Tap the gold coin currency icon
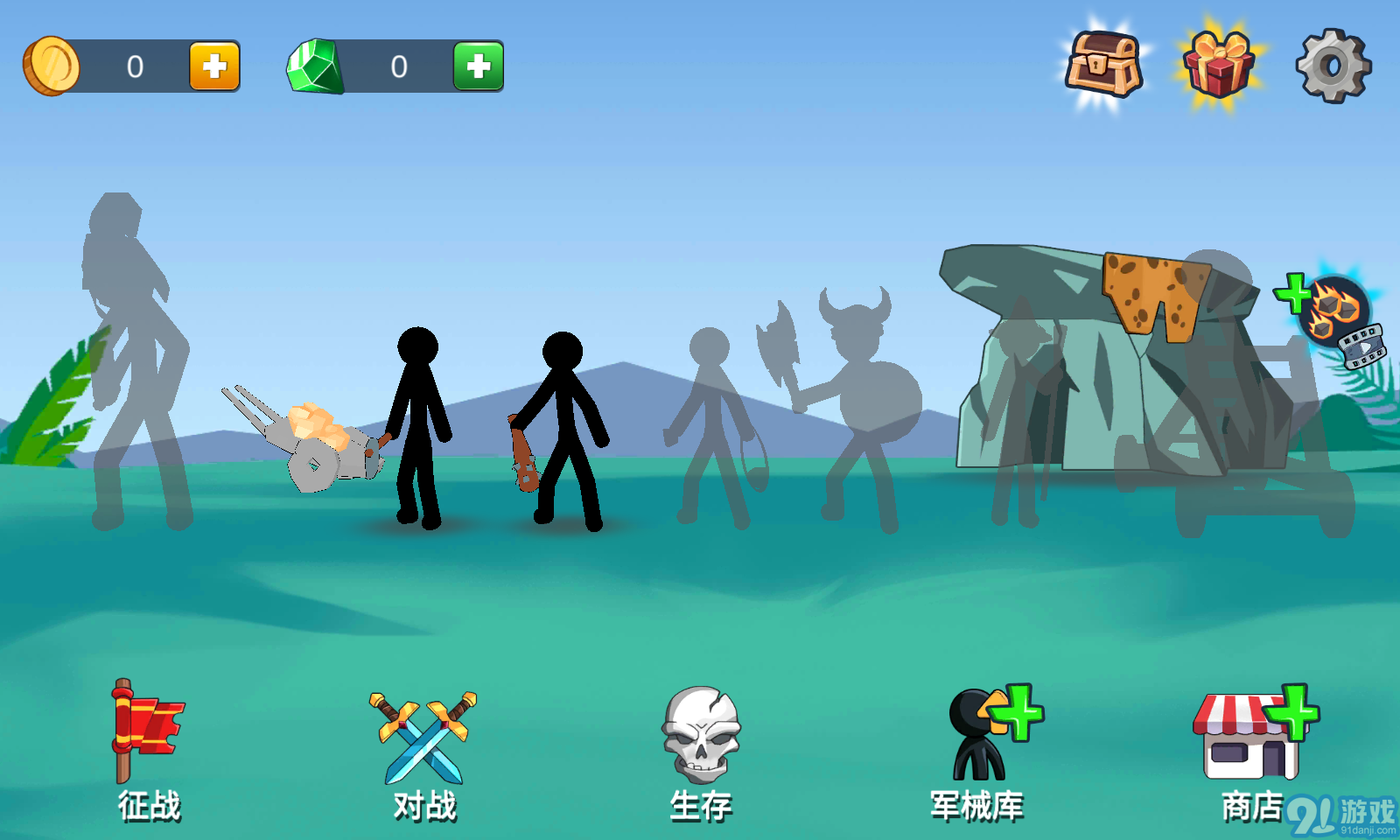This screenshot has width=1400, height=840. coord(54,65)
